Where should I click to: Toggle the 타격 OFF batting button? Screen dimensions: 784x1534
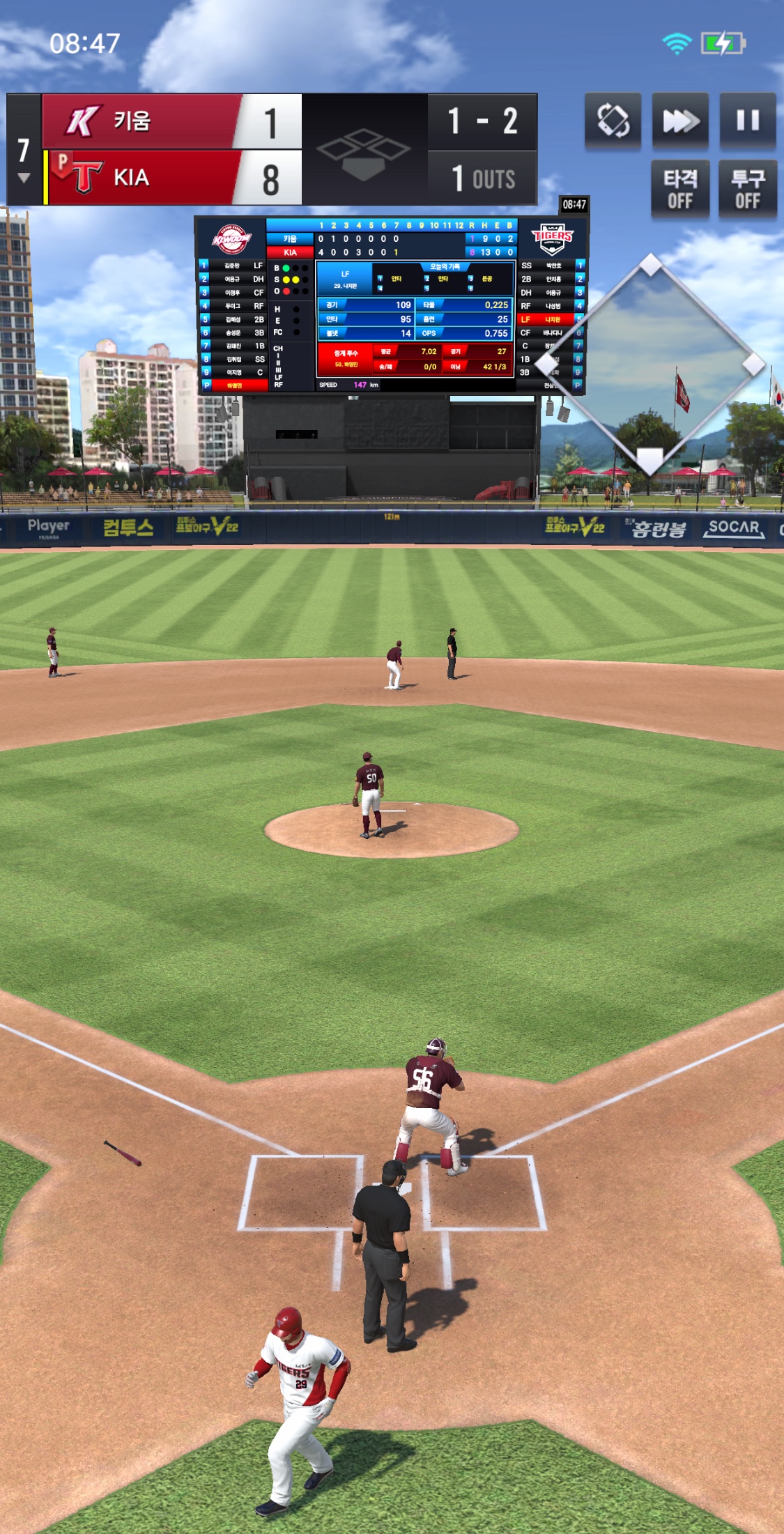(680, 189)
